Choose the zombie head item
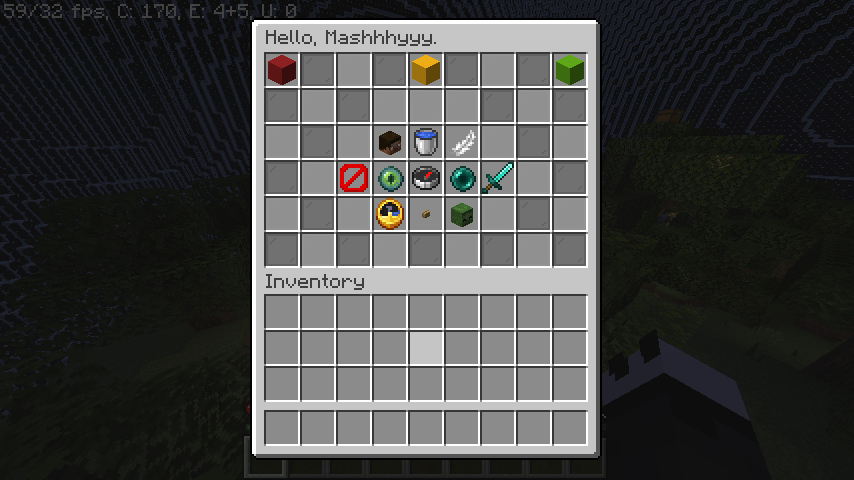 point(462,214)
